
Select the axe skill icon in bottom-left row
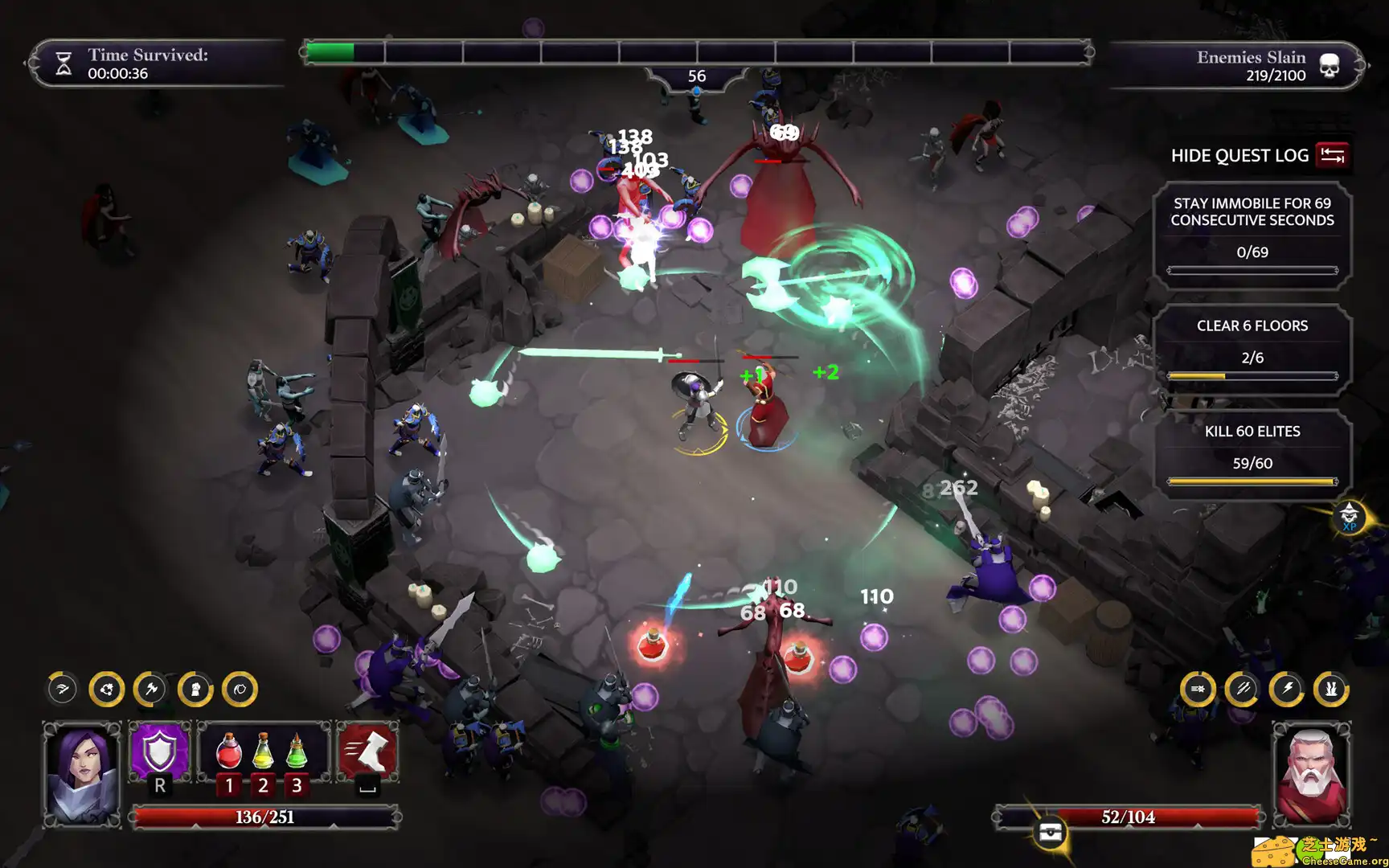point(150,690)
